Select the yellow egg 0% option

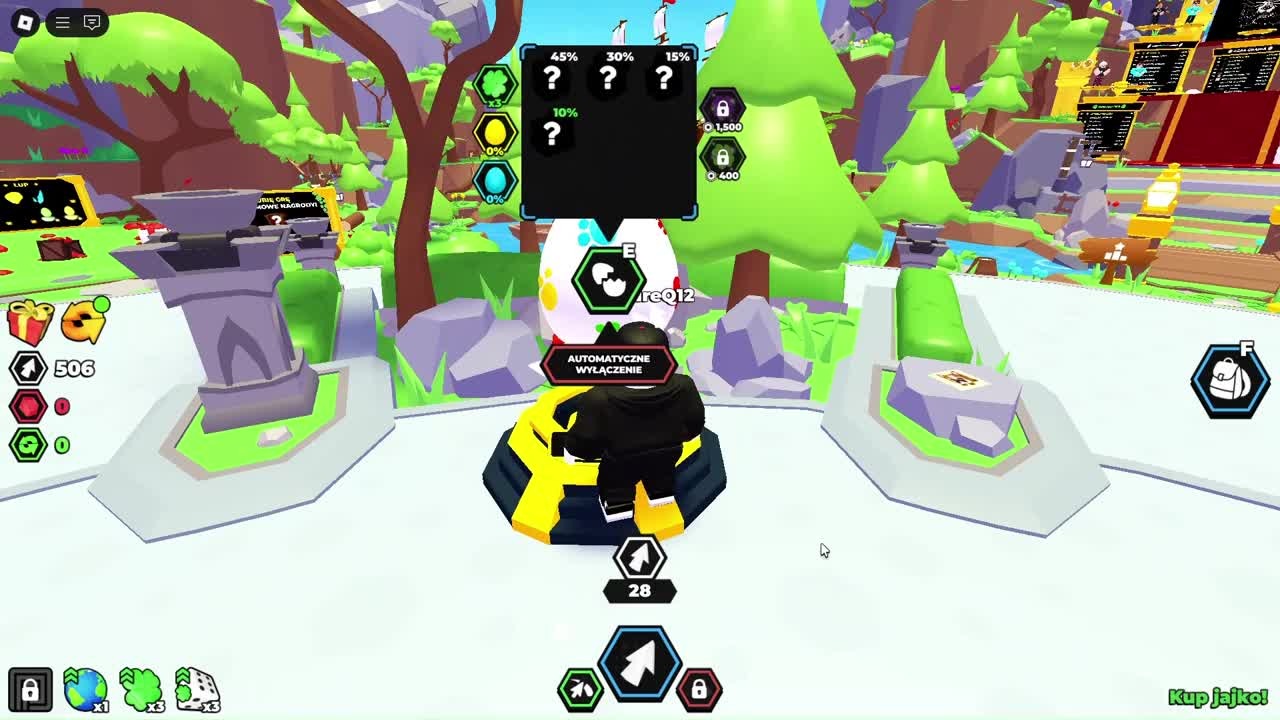click(495, 133)
